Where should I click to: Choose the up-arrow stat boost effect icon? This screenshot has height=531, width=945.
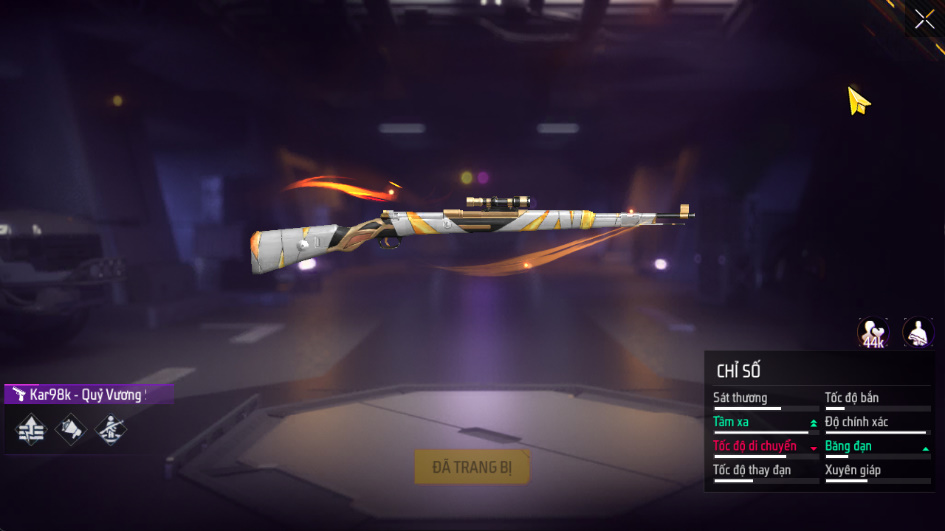pos(31,429)
